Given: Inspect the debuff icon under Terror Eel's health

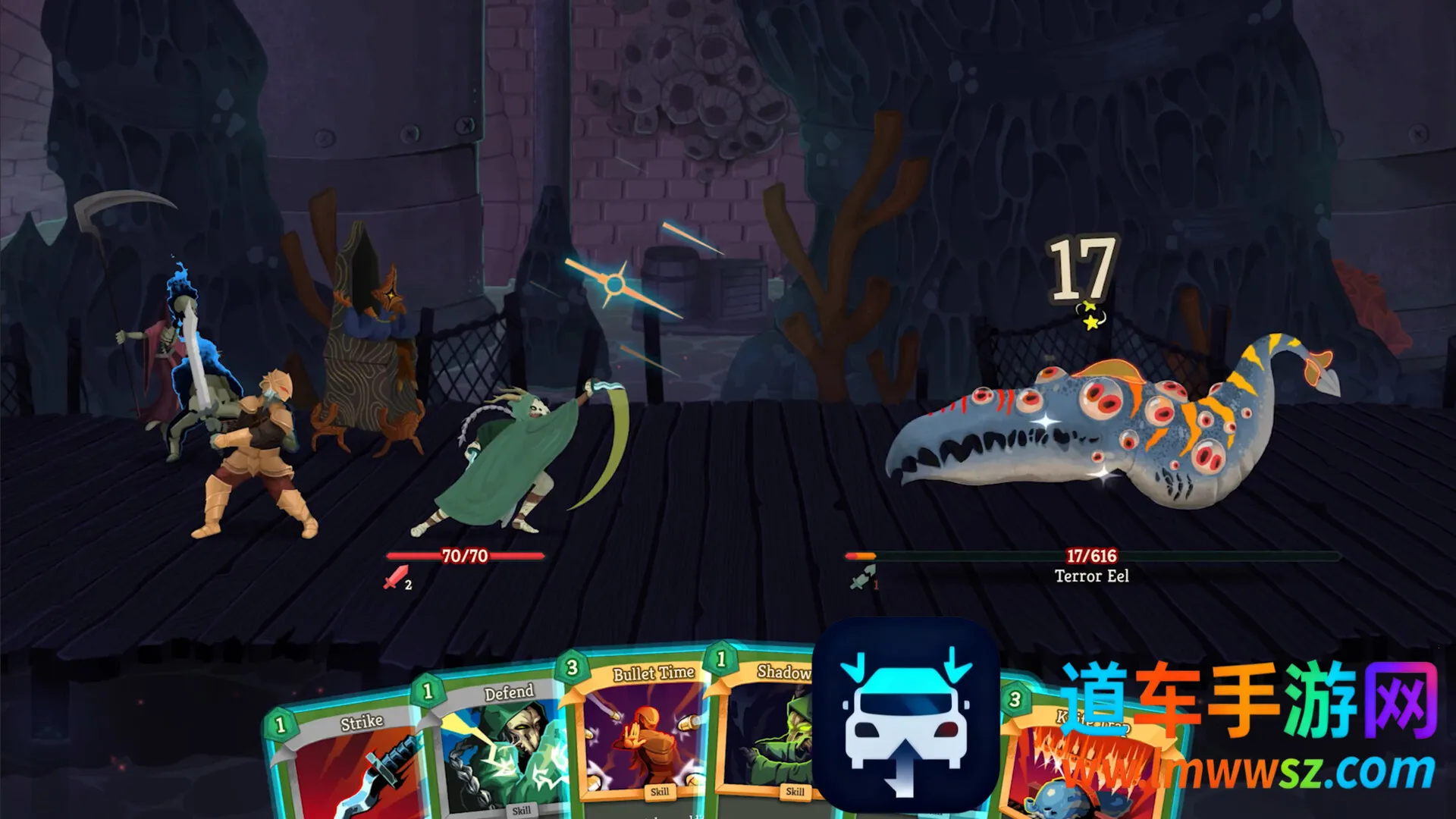Looking at the screenshot, I should click(x=862, y=579).
